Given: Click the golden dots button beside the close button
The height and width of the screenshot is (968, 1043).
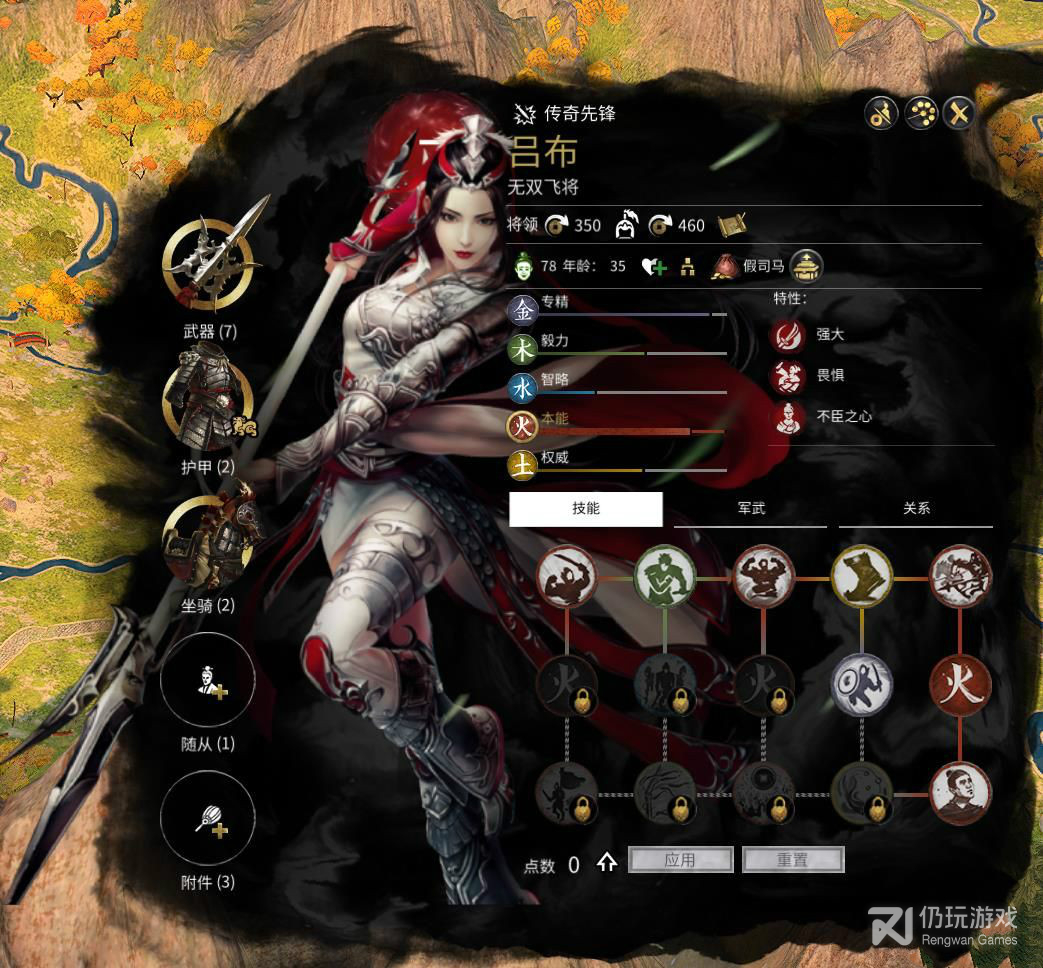Looking at the screenshot, I should point(920,114).
